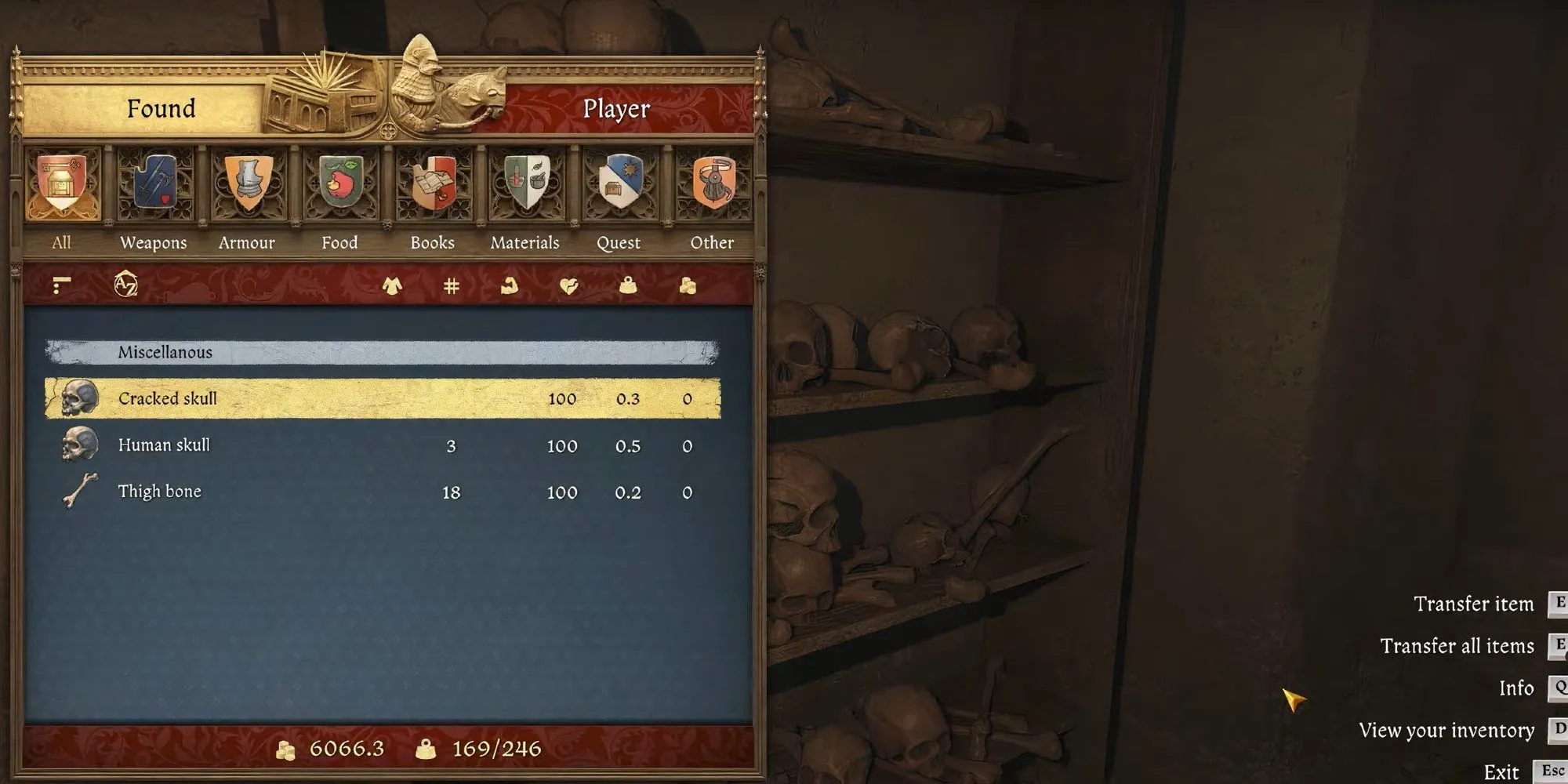This screenshot has height=784, width=1568.
Task: Choose the Materials category filter
Action: point(526,187)
